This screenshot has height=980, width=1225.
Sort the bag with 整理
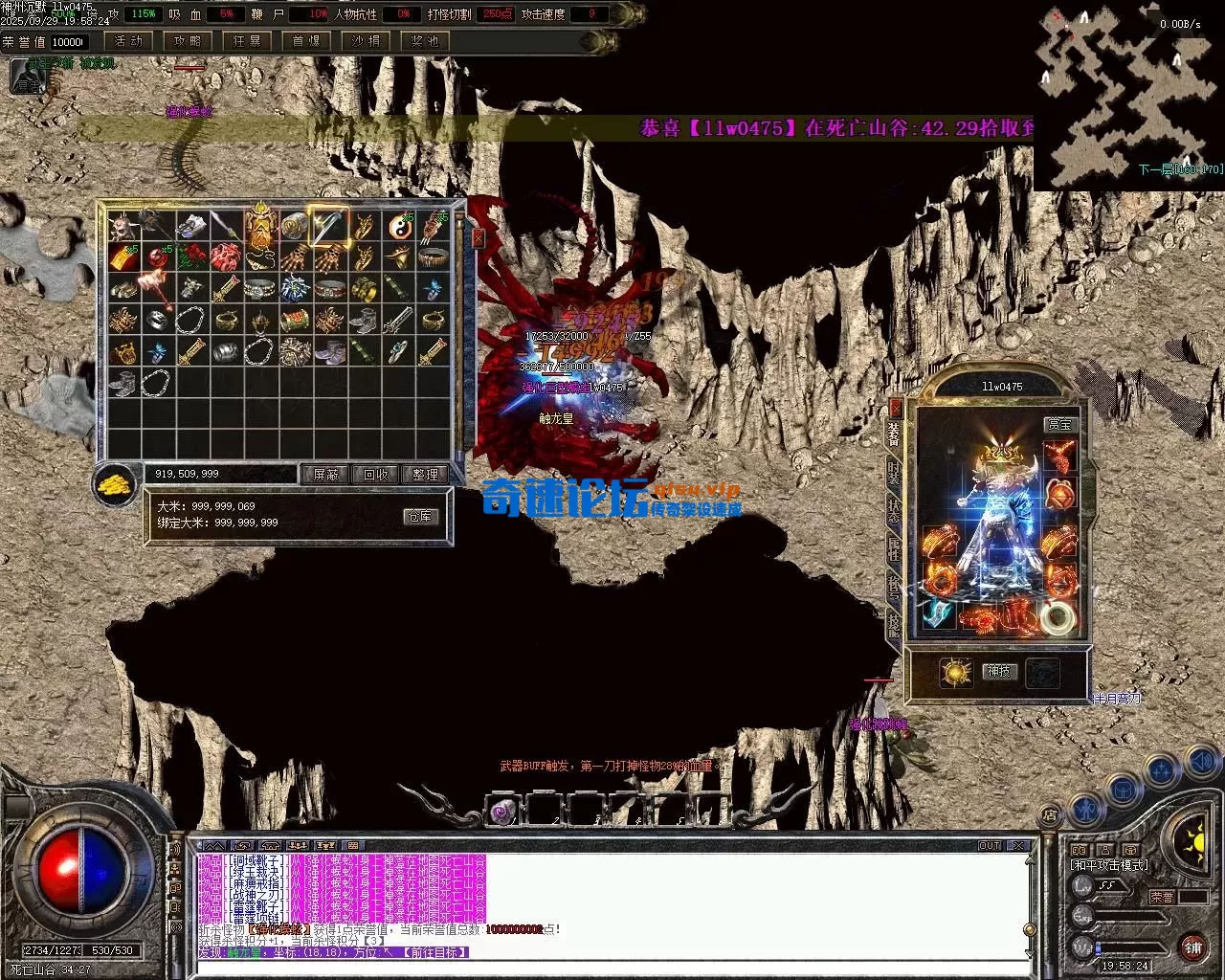point(425,475)
